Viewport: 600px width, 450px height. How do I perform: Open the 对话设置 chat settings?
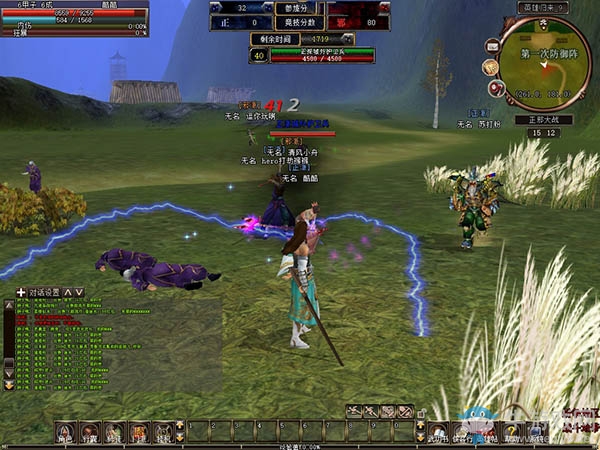[44, 292]
